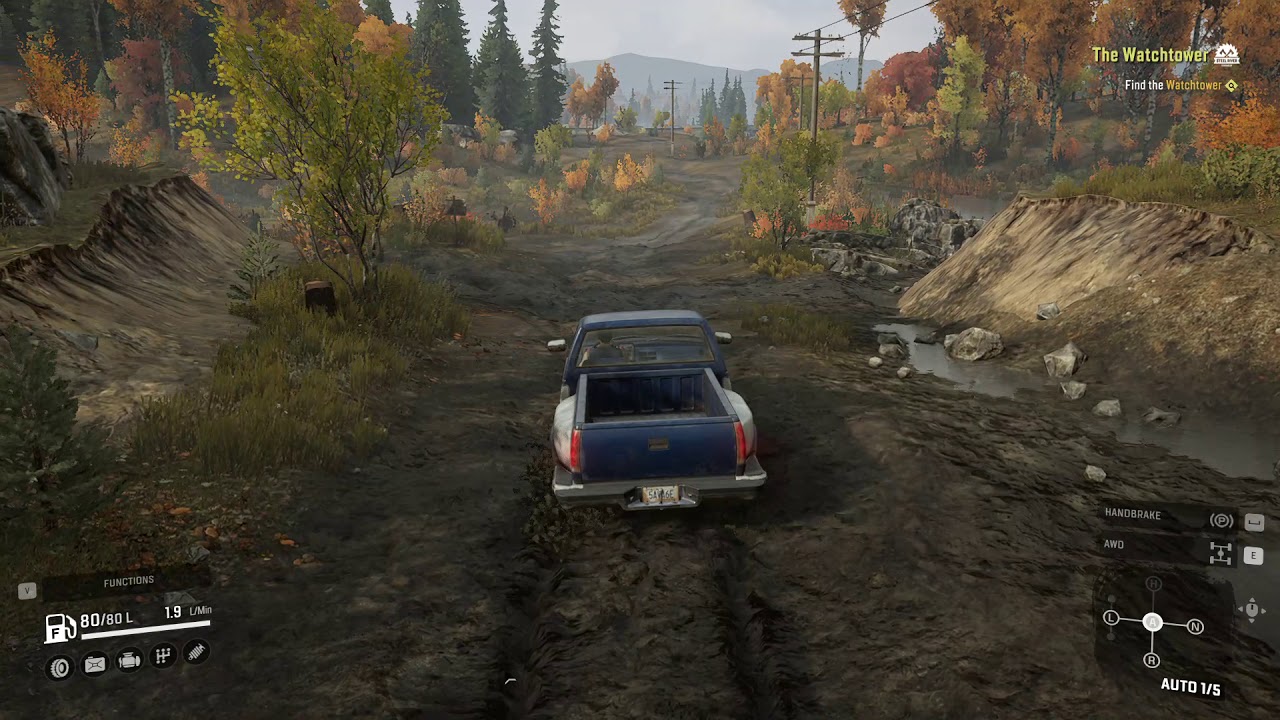Open the Functions panel label

128,581
